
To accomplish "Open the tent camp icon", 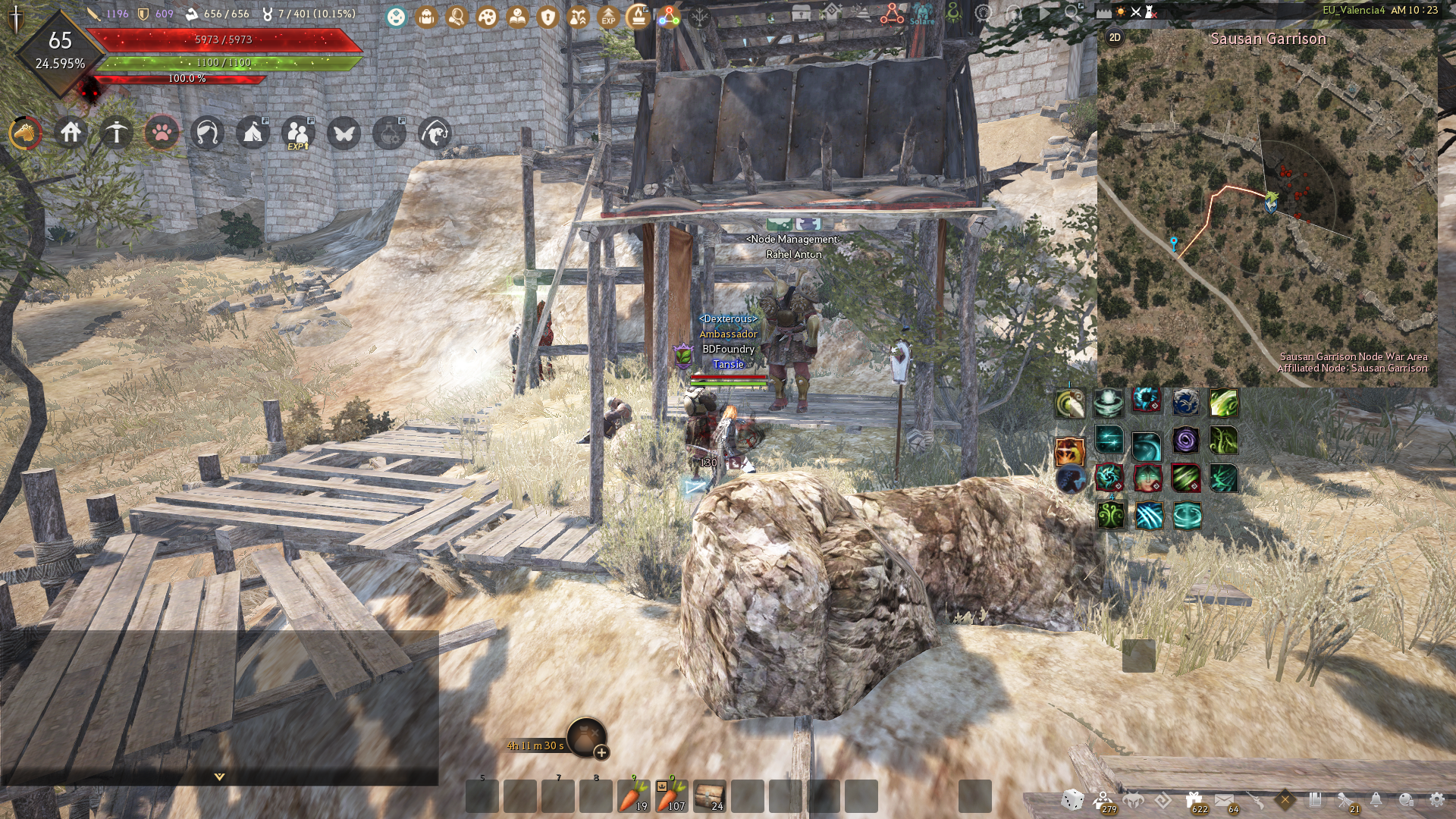I will pyautogui.click(x=253, y=133).
